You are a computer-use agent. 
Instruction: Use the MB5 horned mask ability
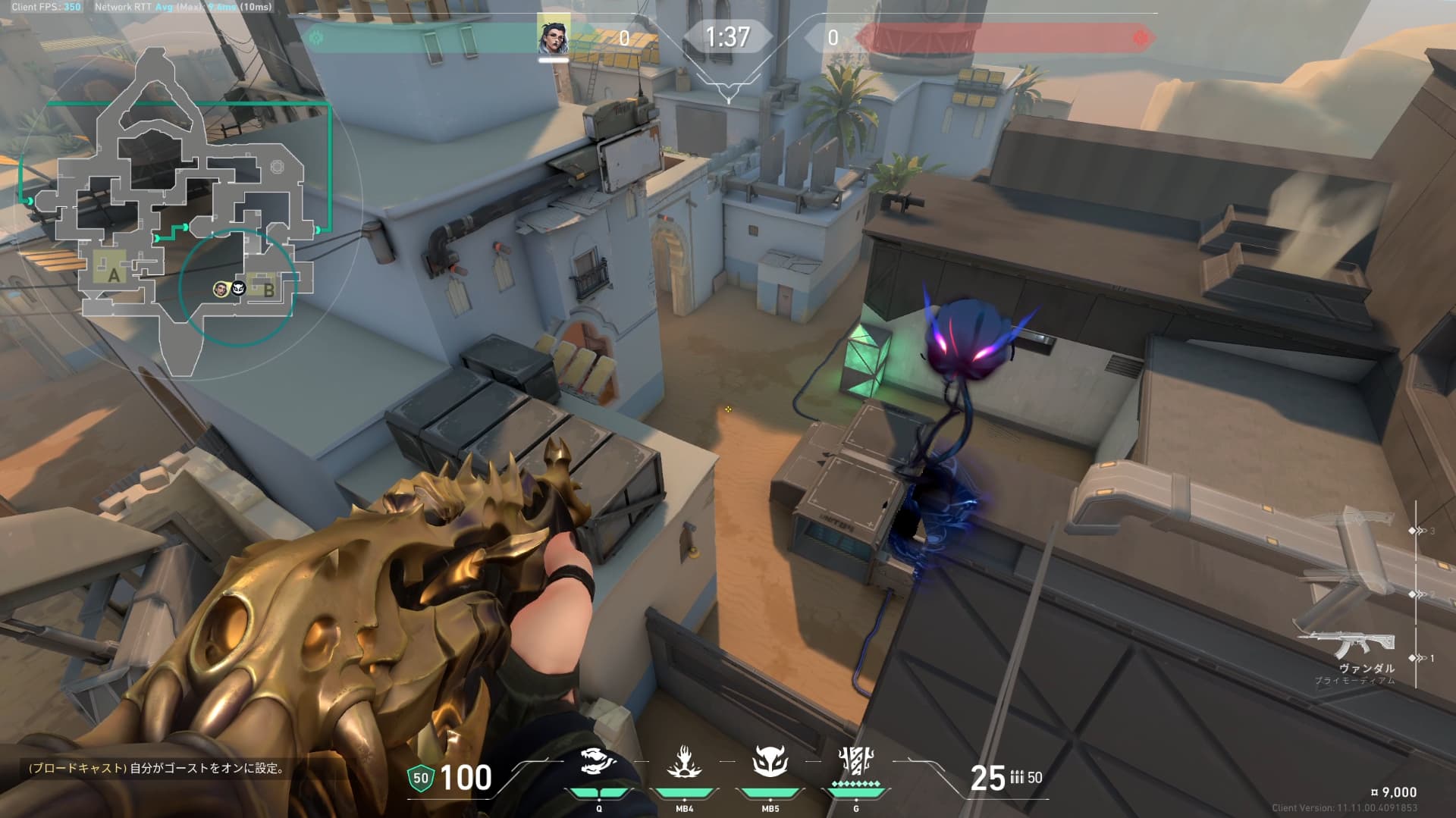click(x=770, y=762)
